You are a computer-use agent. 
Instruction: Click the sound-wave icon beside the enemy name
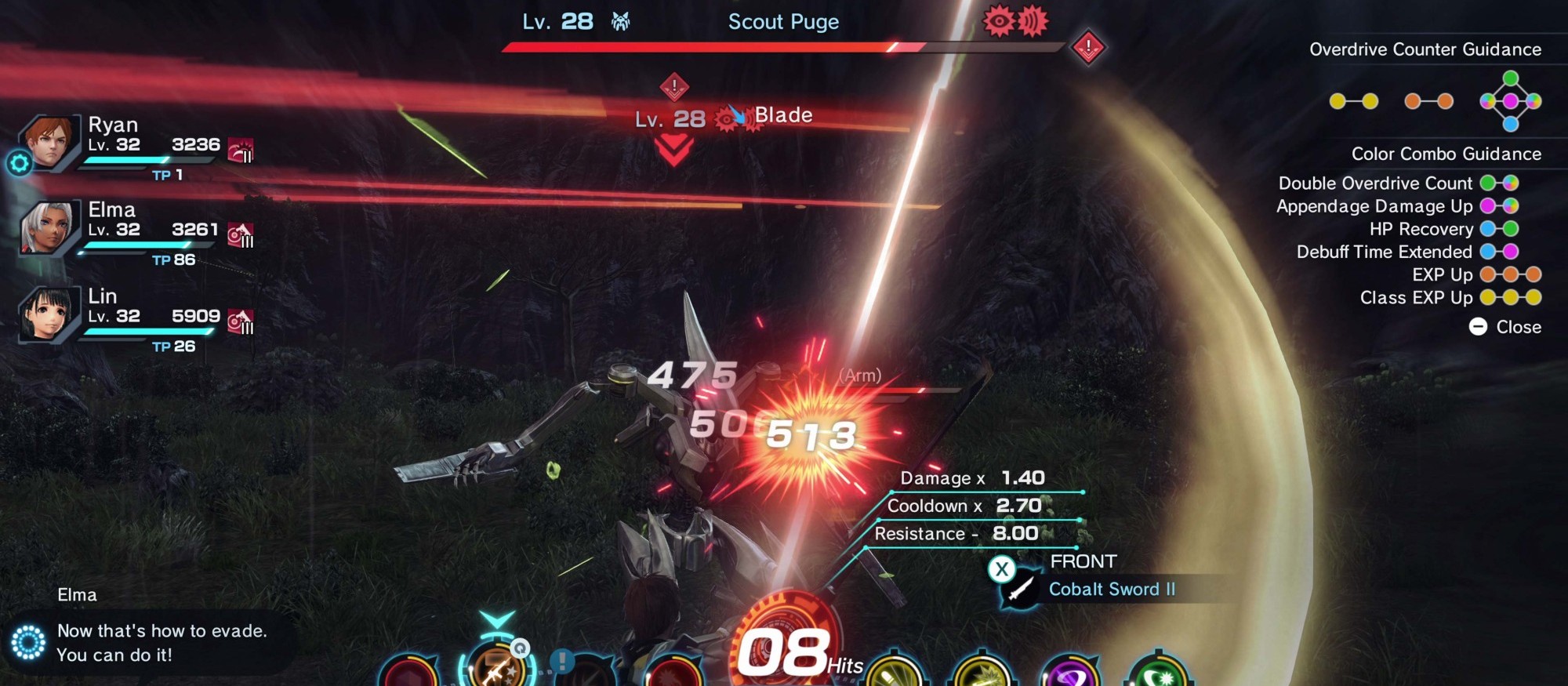tap(1033, 23)
